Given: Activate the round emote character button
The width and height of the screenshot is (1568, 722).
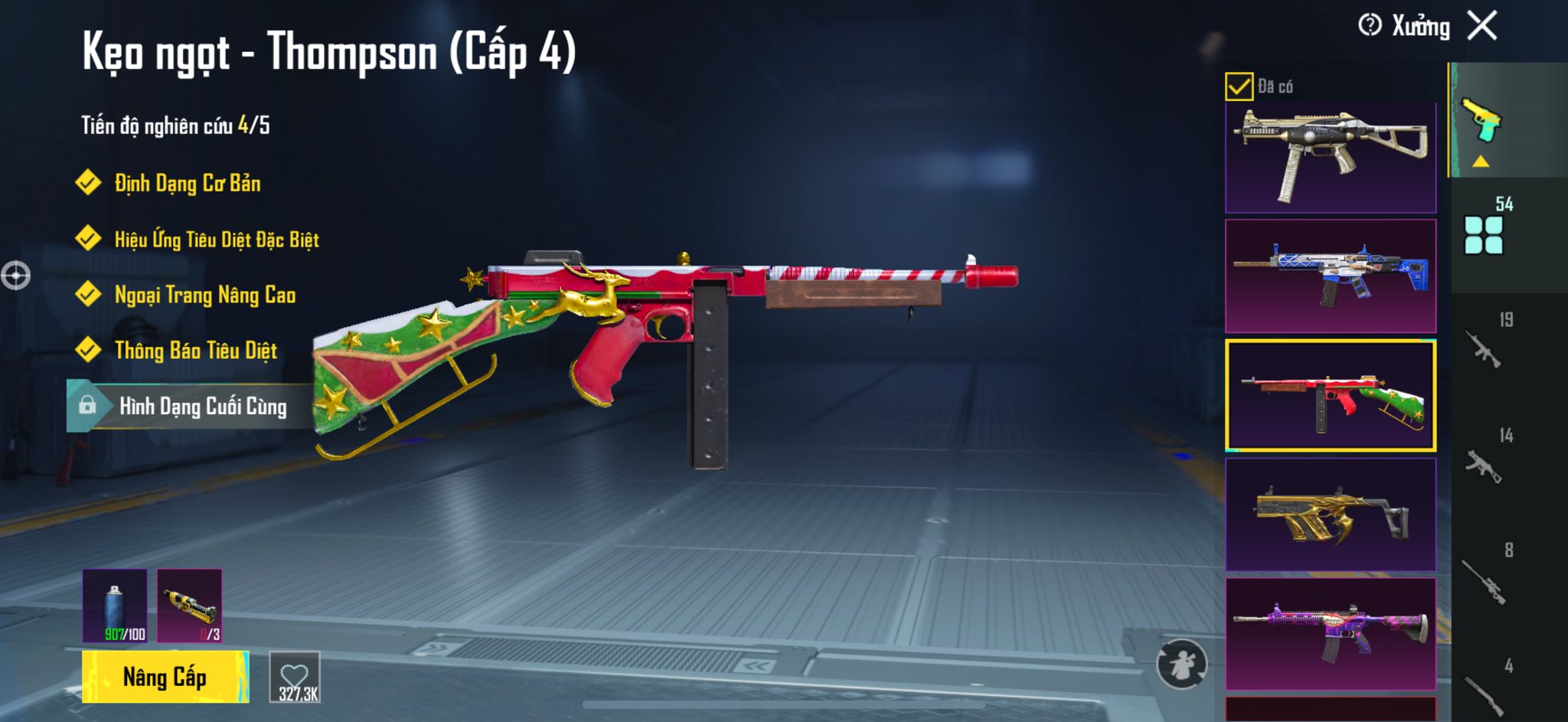Looking at the screenshot, I should (x=1181, y=665).
